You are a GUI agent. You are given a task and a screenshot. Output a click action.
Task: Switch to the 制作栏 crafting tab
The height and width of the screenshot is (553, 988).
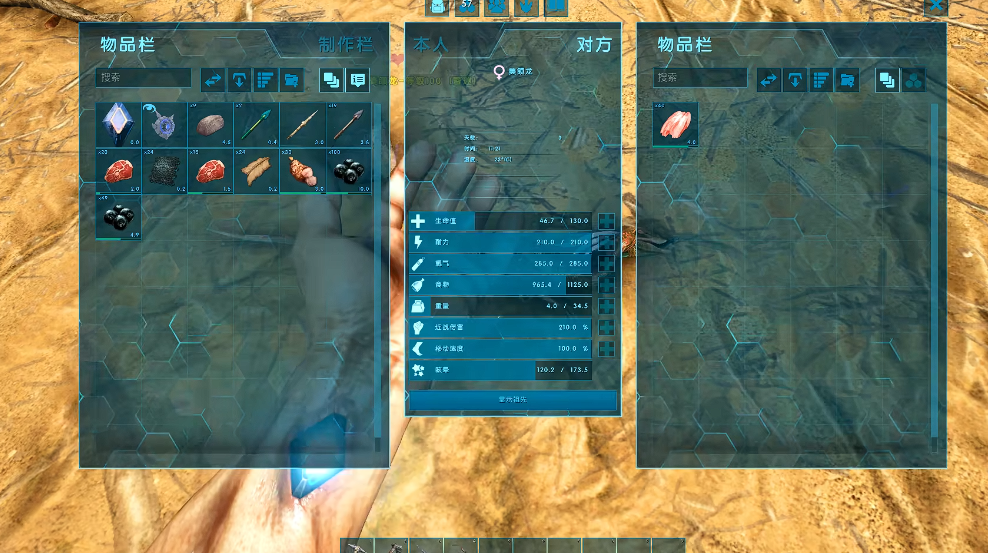click(345, 45)
